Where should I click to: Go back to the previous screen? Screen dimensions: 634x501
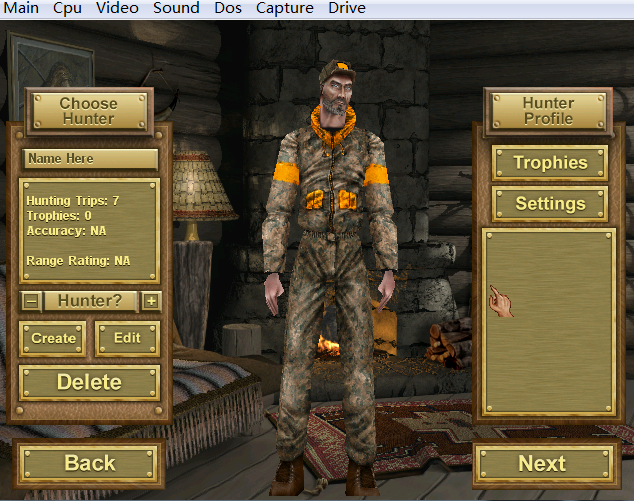89,463
